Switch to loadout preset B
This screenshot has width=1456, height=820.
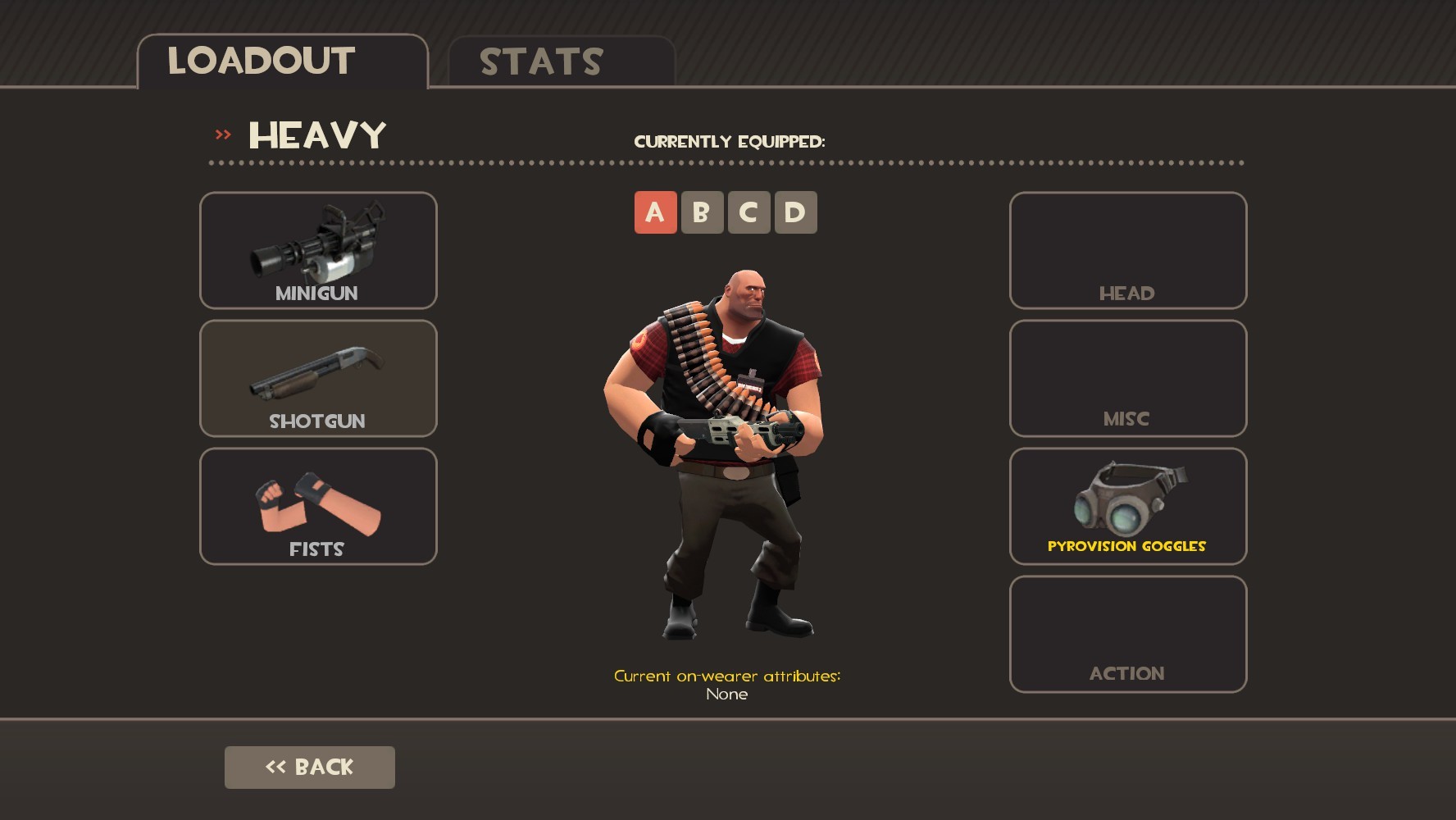click(701, 212)
